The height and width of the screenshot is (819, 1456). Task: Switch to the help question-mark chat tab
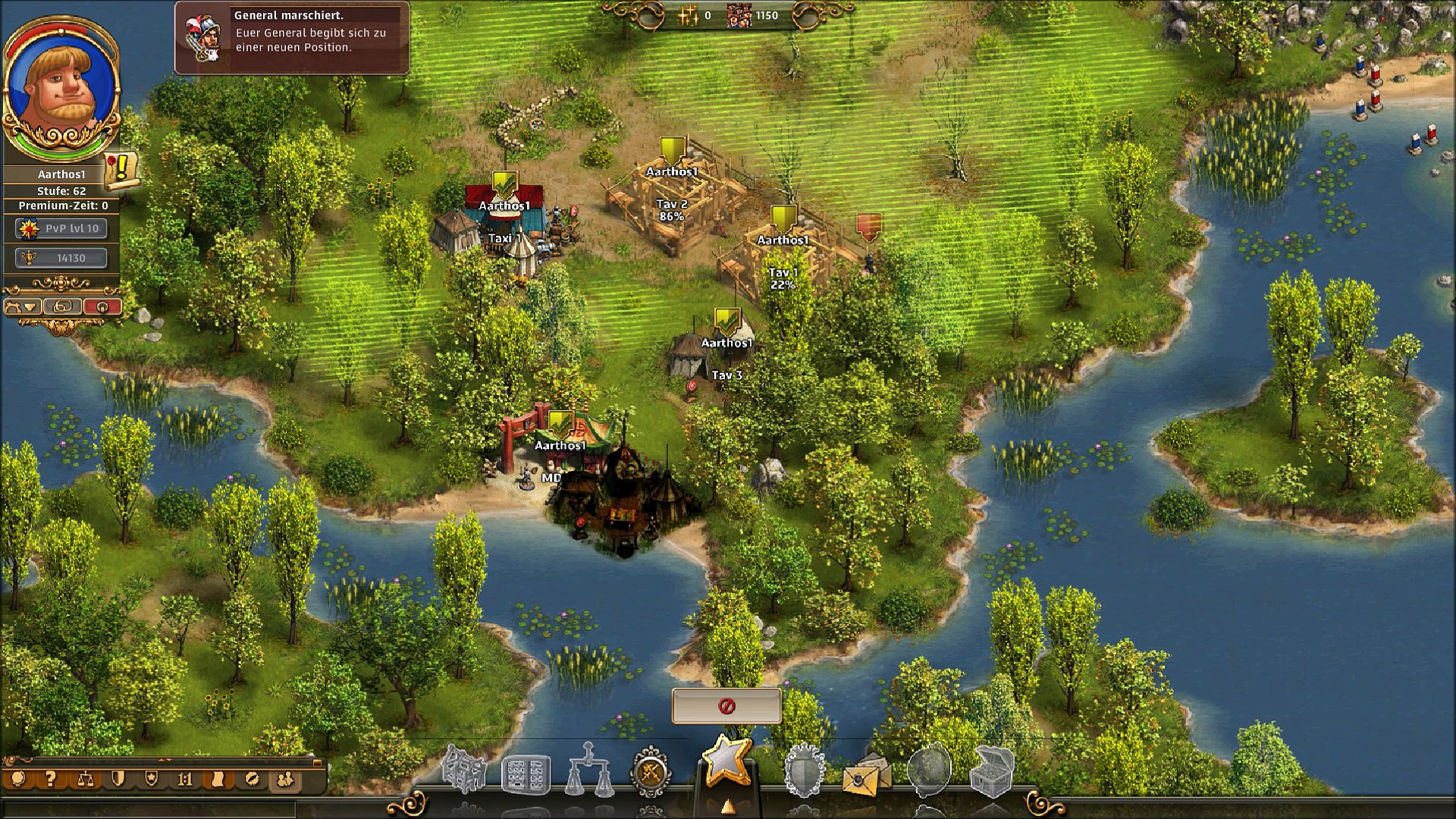[50, 779]
